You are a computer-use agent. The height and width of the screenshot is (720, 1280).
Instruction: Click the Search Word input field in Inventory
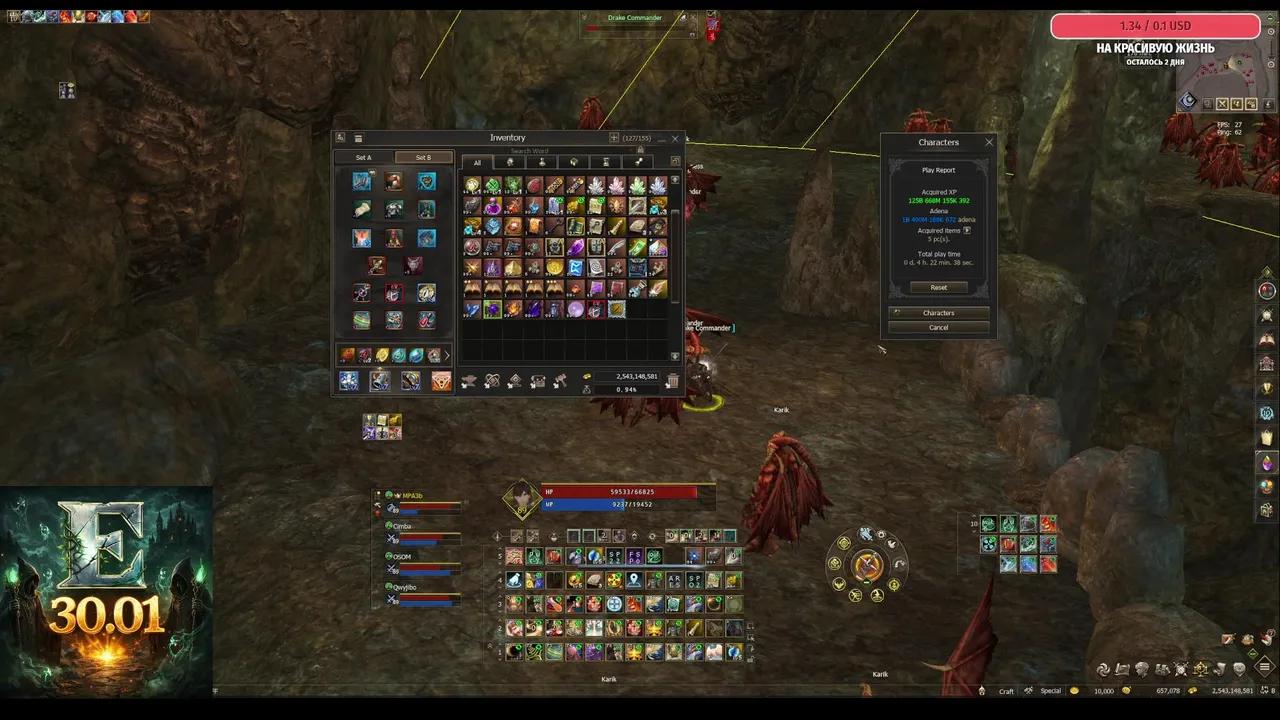528,149
